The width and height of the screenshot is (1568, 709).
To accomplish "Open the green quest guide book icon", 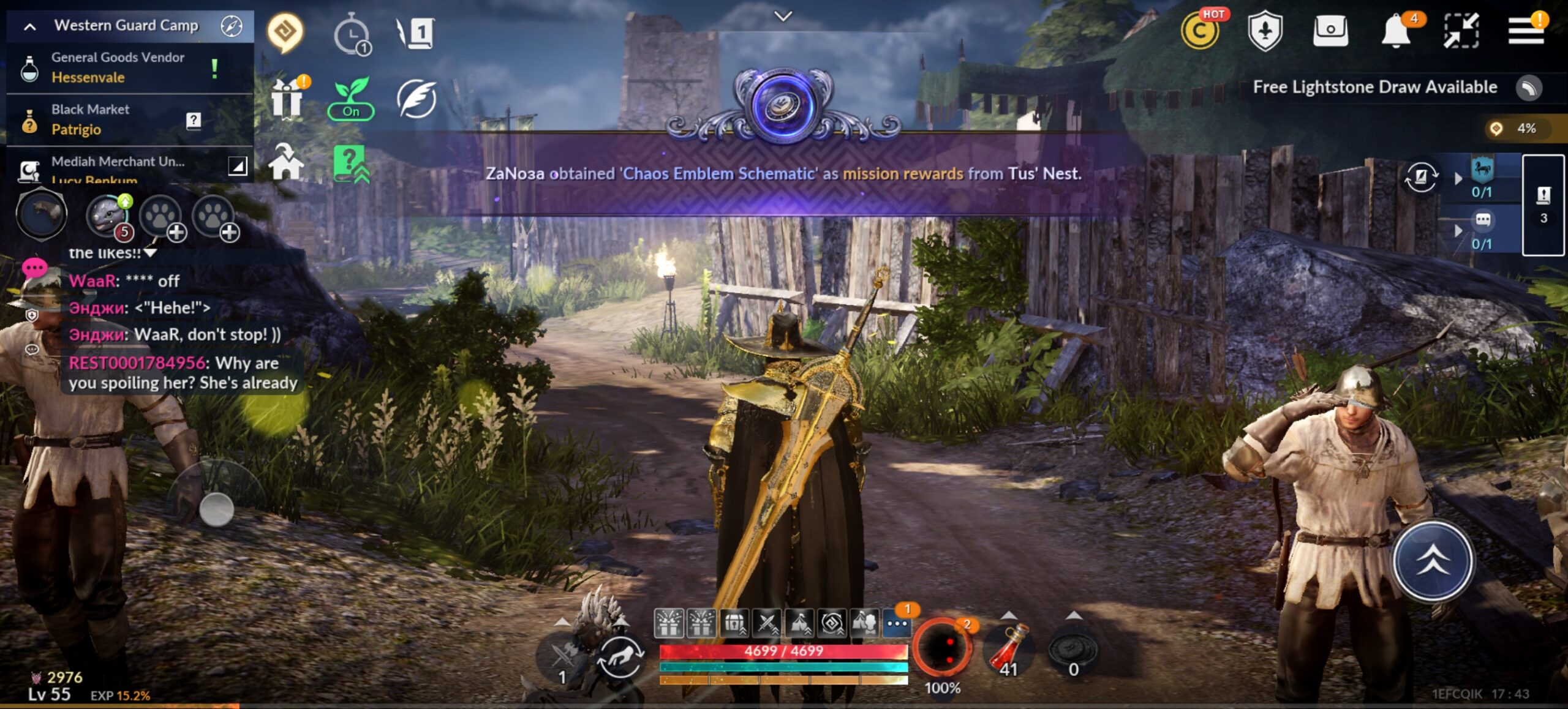I will [350, 163].
